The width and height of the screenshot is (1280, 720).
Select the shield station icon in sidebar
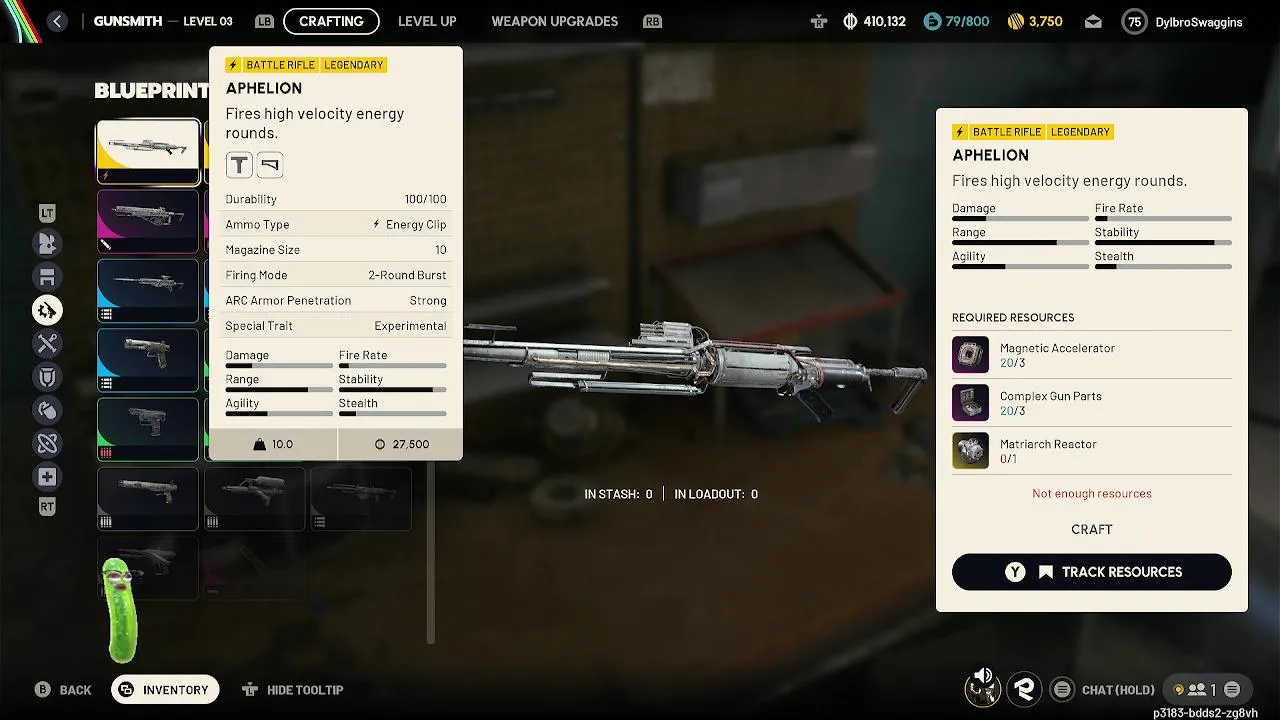click(47, 377)
